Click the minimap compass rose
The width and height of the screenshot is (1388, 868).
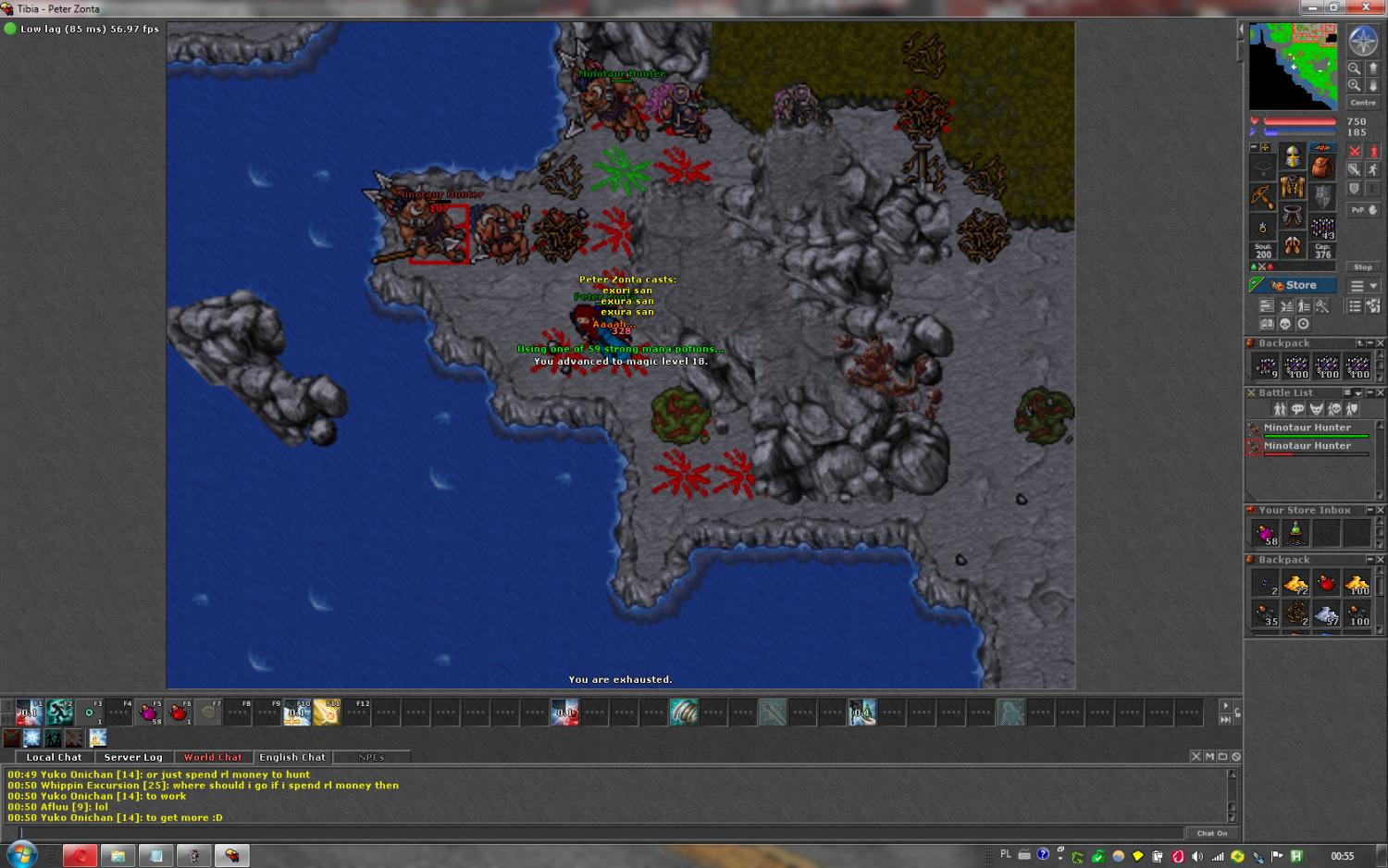(x=1363, y=41)
